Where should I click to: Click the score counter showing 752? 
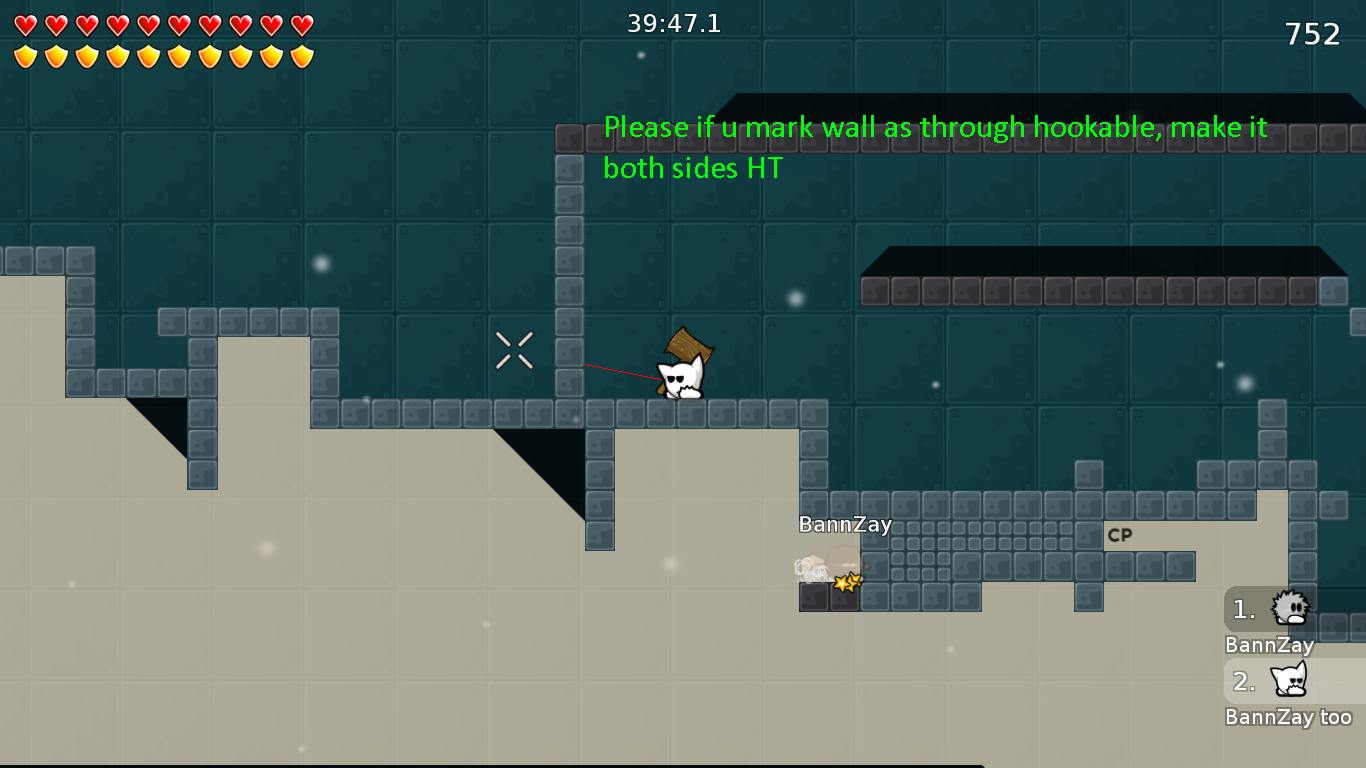click(x=1311, y=33)
